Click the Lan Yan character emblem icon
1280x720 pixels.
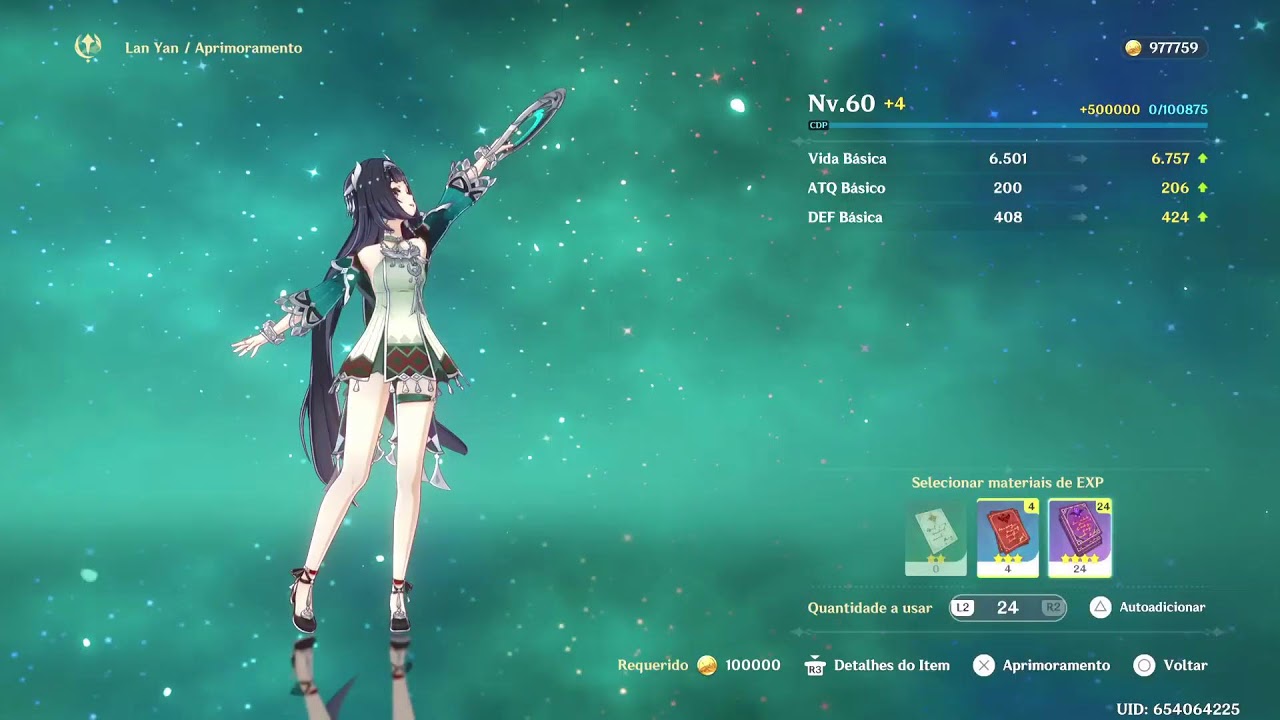click(89, 46)
